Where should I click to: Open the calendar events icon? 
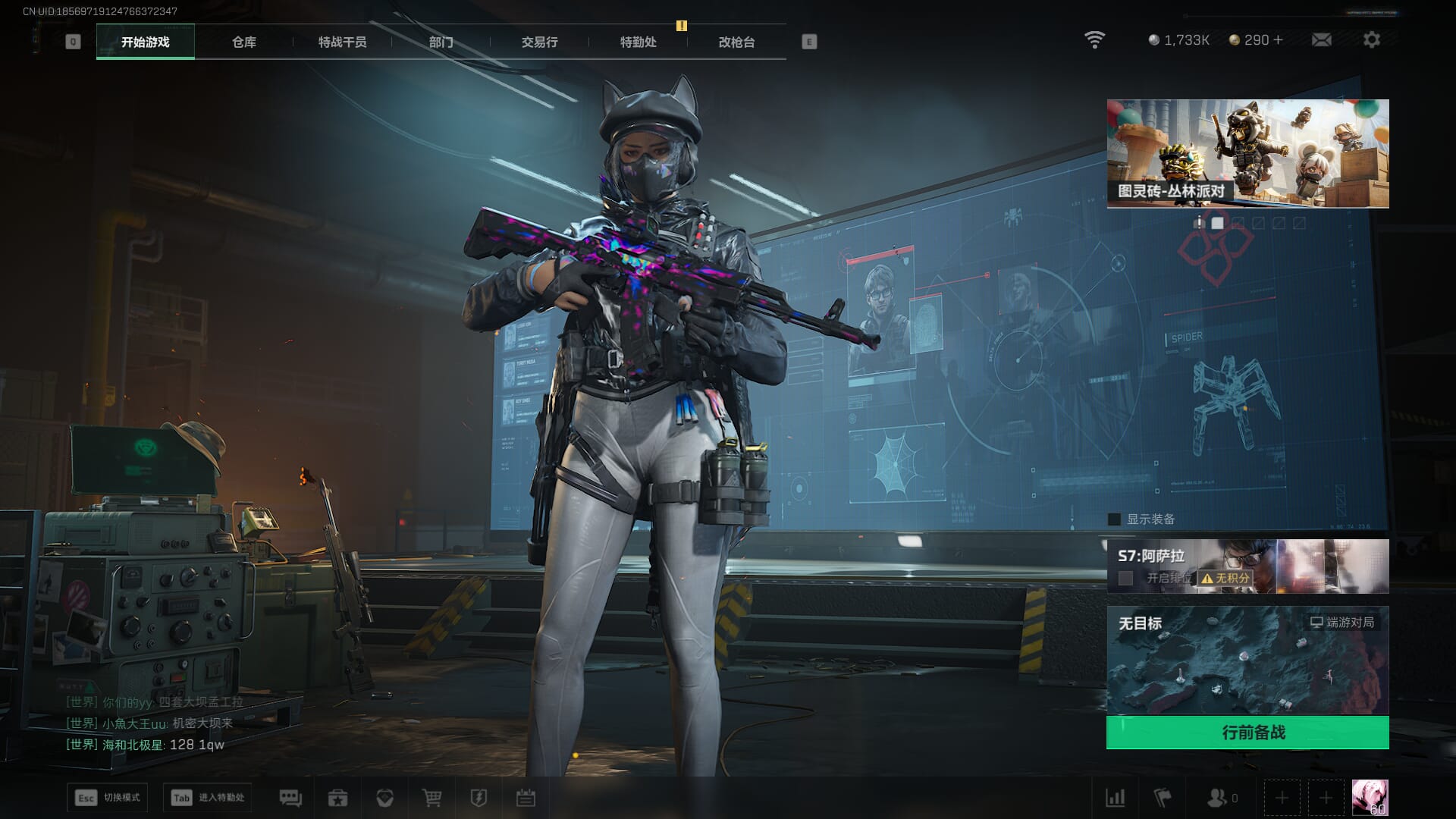pos(526,798)
